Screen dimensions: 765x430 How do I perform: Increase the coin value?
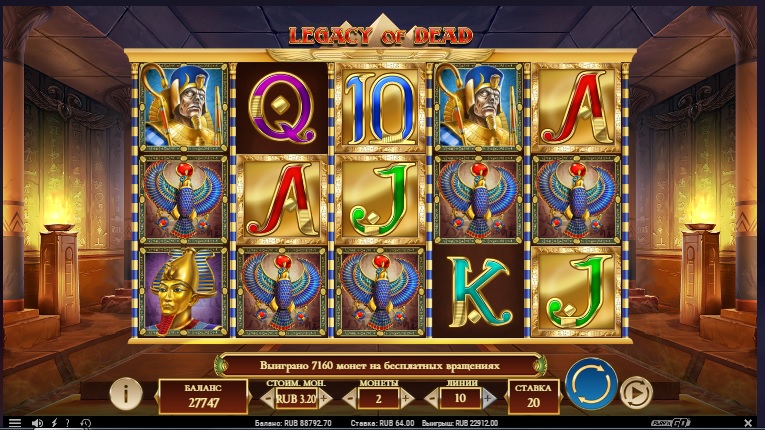[x=326, y=398]
